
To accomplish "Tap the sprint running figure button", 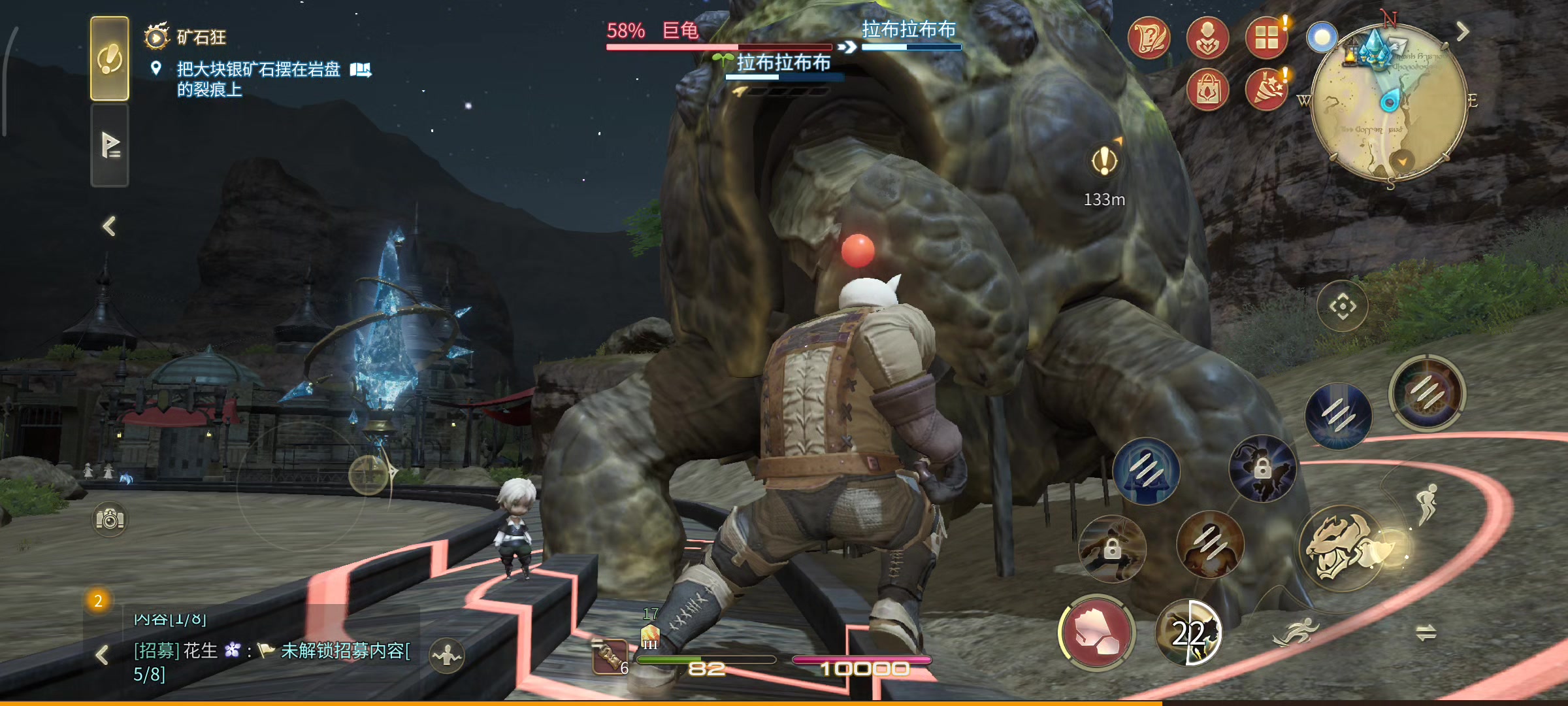I will coord(1296,632).
